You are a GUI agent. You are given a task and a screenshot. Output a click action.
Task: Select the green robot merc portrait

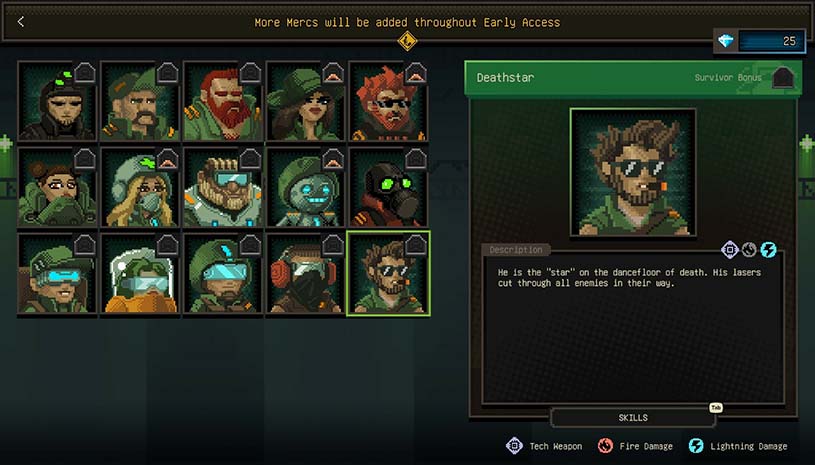click(305, 187)
